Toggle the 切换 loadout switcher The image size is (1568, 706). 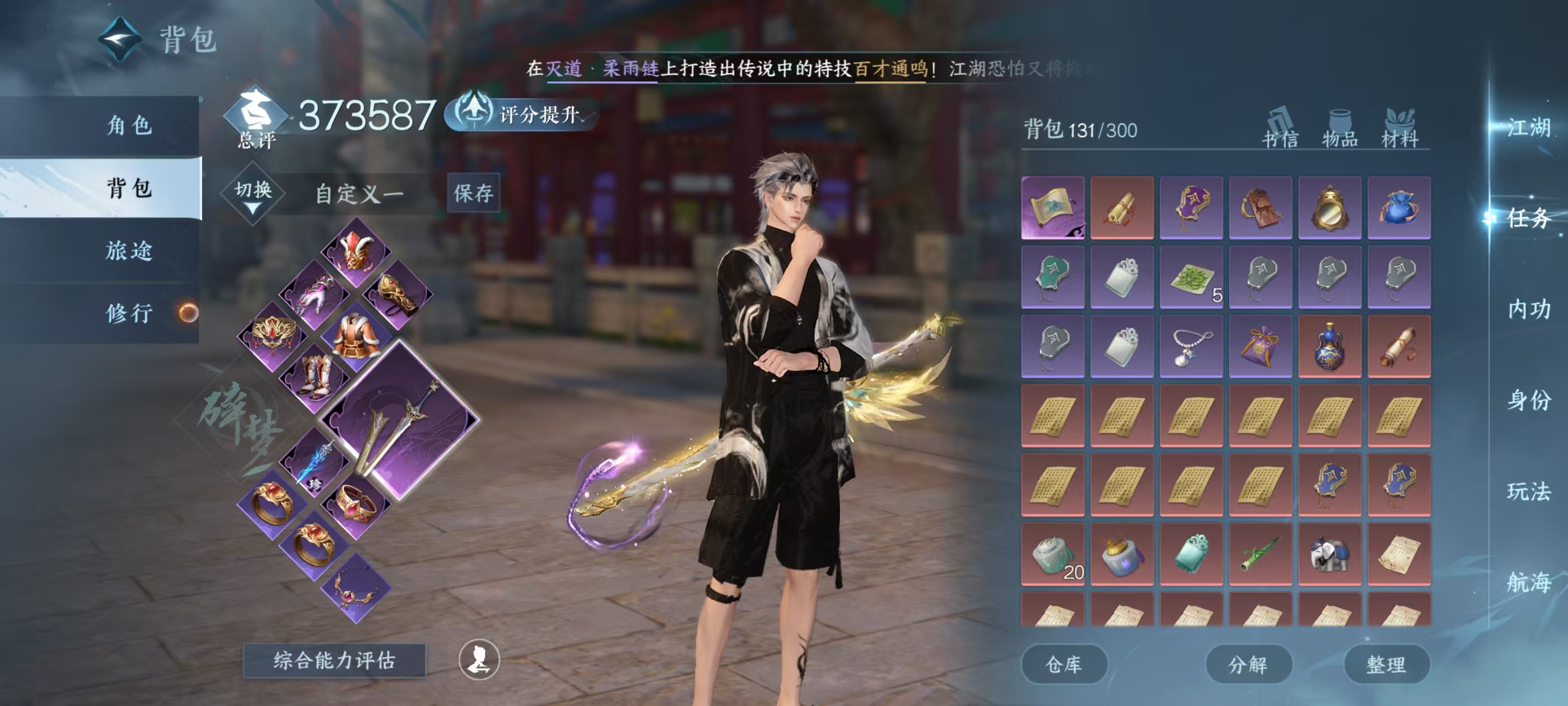[253, 194]
